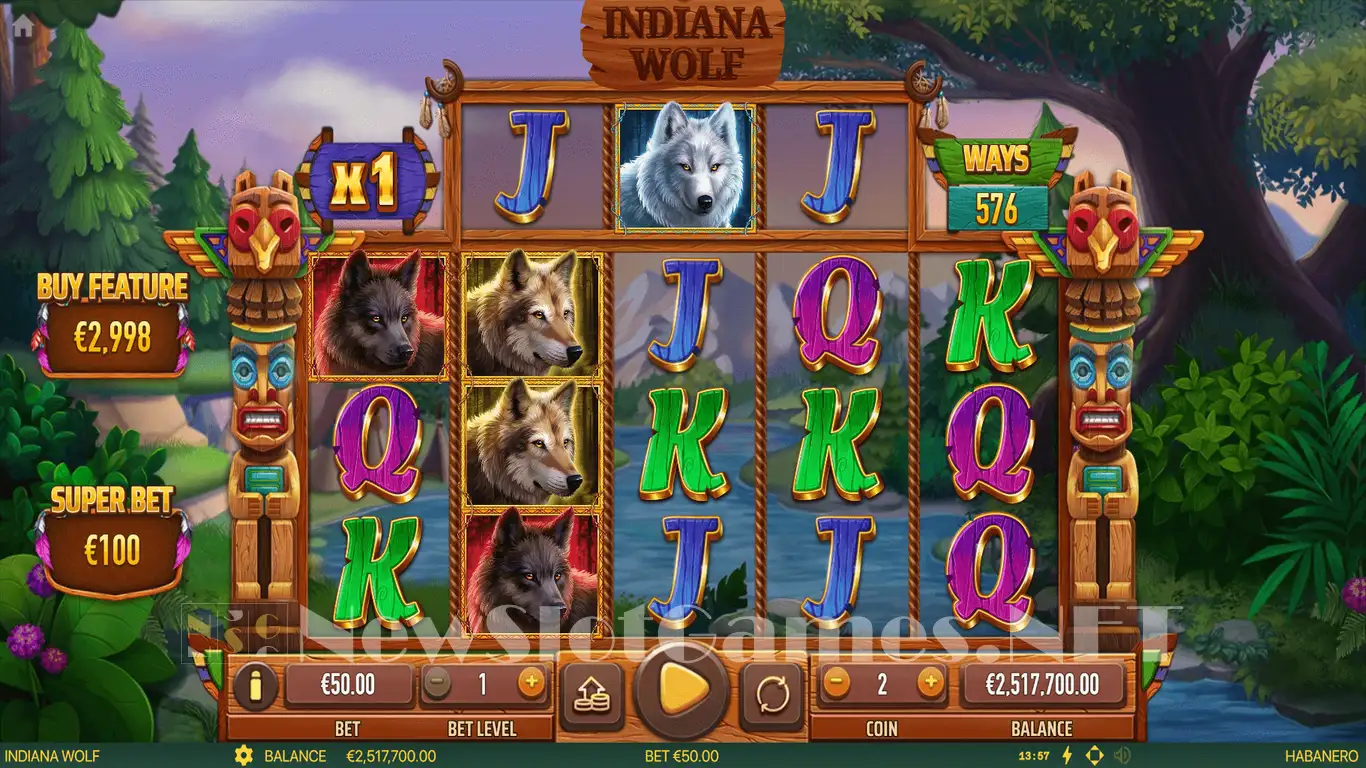
Task: Open settings with the gear icon
Action: (242, 756)
